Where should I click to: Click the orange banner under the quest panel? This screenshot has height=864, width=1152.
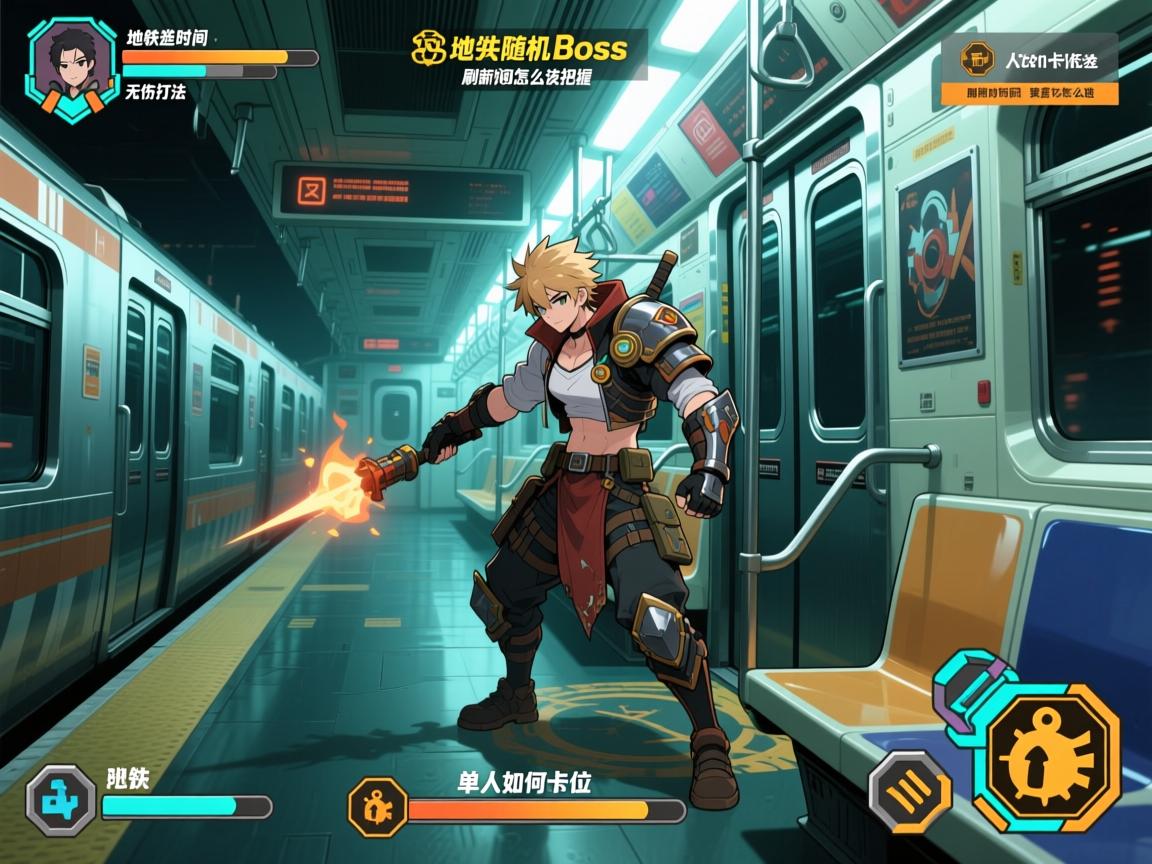[x=1029, y=93]
